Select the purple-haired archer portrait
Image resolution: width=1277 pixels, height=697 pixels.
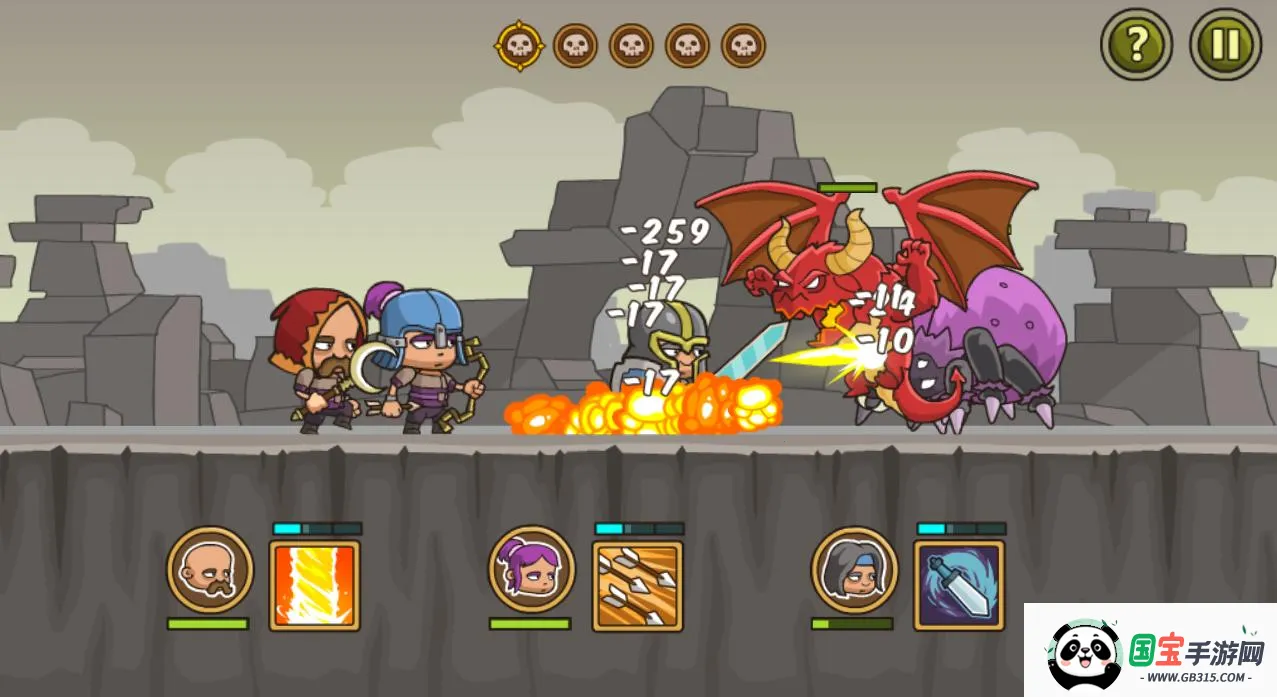[532, 570]
